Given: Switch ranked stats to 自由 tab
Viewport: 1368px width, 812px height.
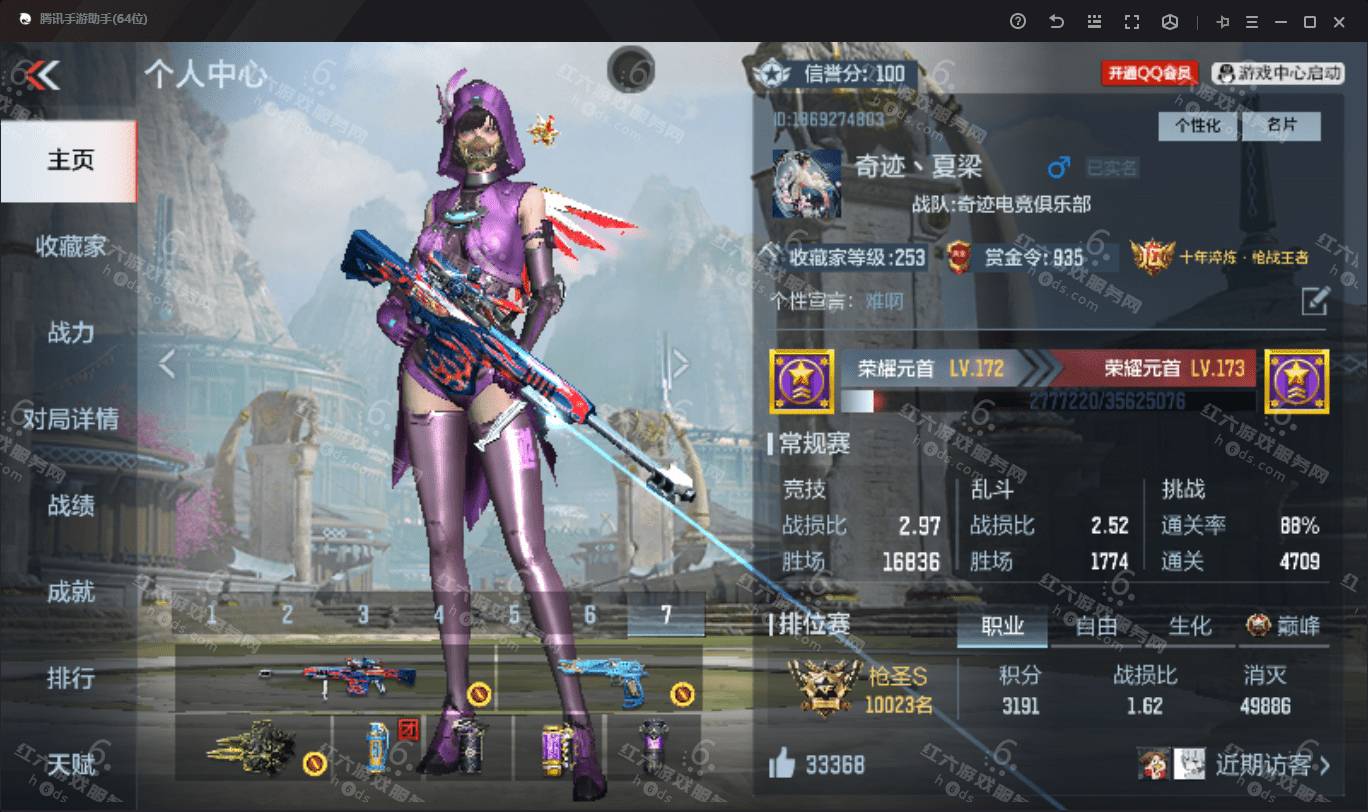Looking at the screenshot, I should click(1096, 627).
